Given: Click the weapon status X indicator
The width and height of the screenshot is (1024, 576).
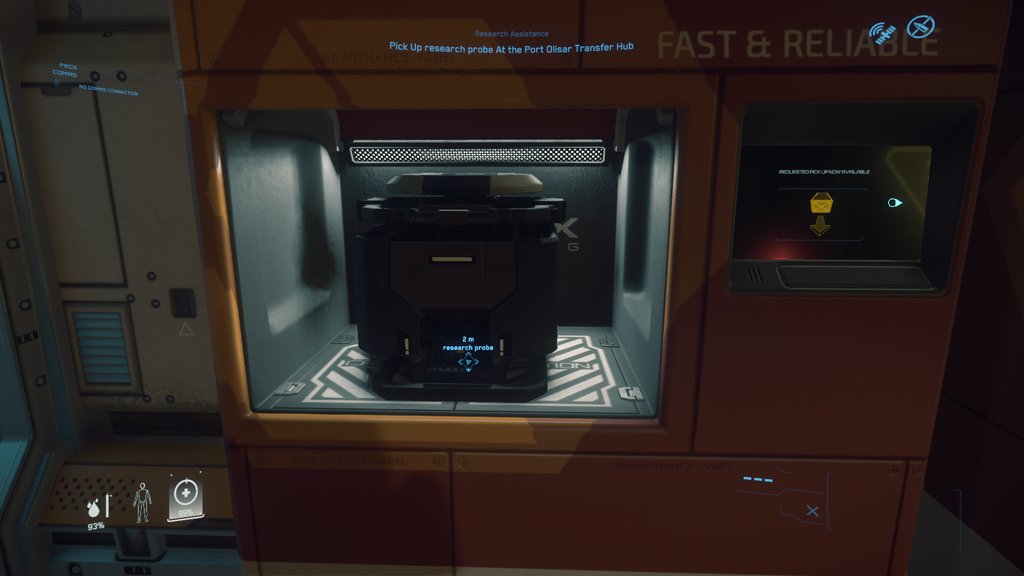Looking at the screenshot, I should [x=812, y=511].
